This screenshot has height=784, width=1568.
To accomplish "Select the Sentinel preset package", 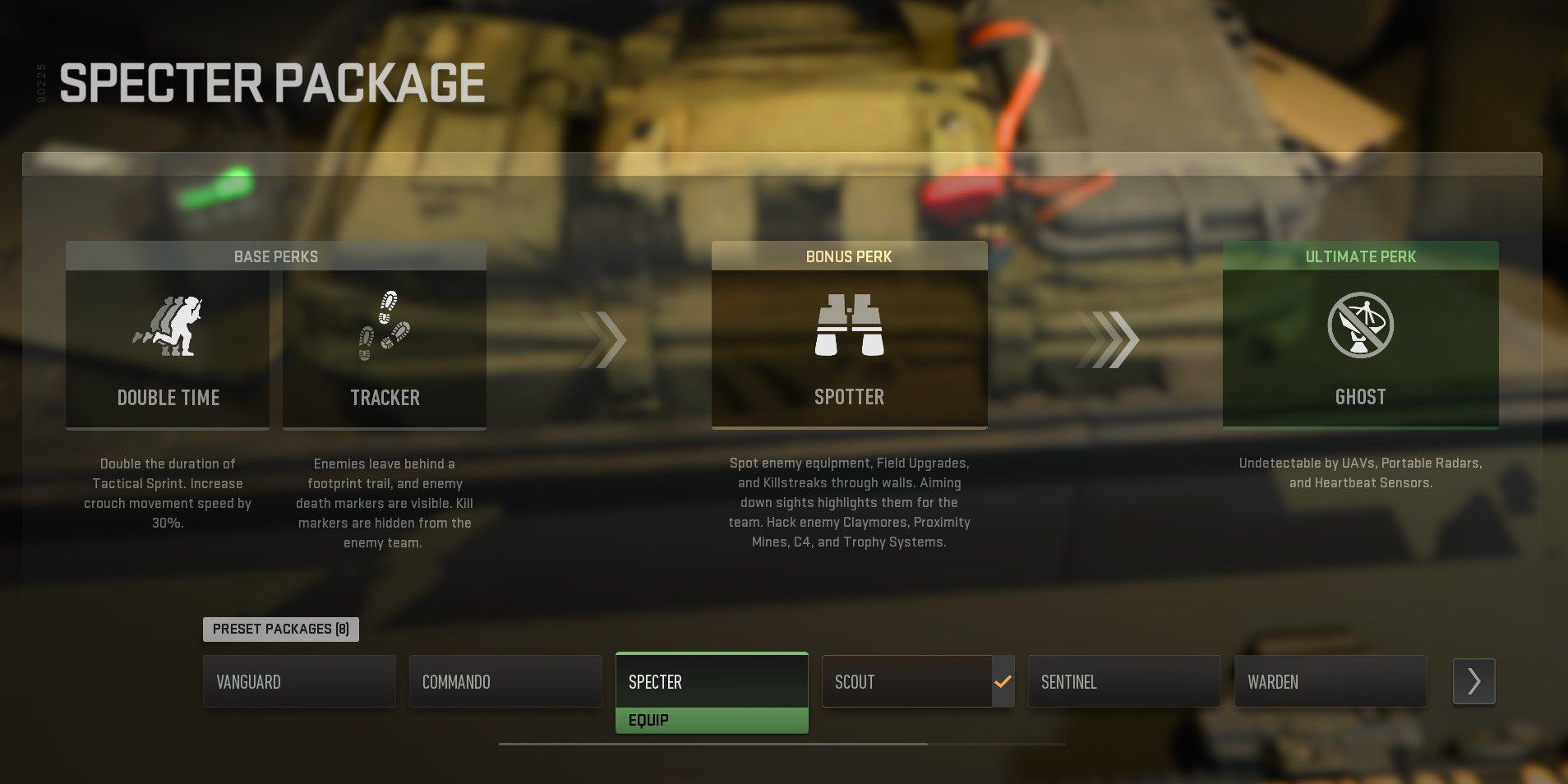I will [1123, 681].
